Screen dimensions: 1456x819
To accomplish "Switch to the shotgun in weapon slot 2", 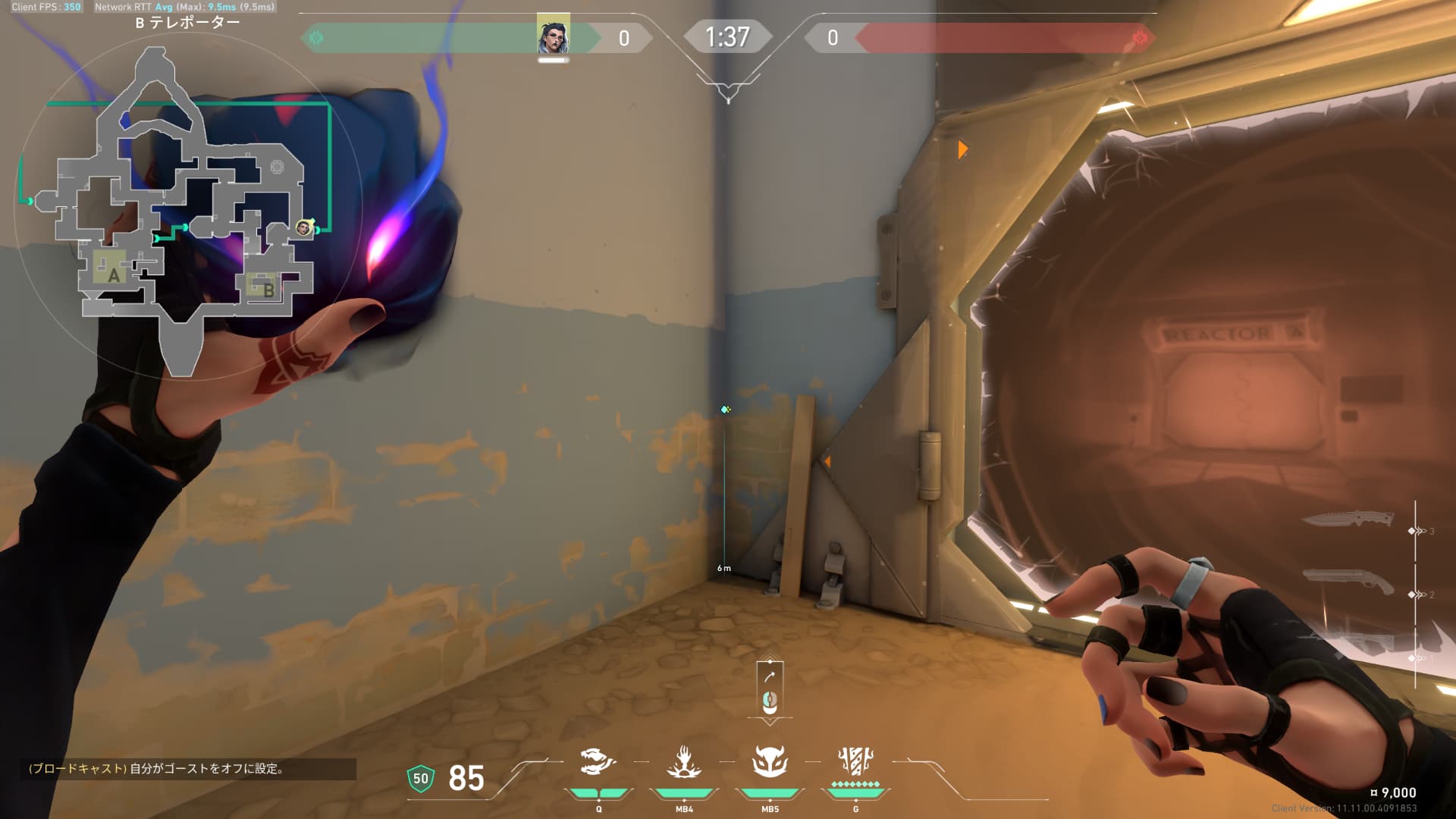I will tap(1348, 582).
